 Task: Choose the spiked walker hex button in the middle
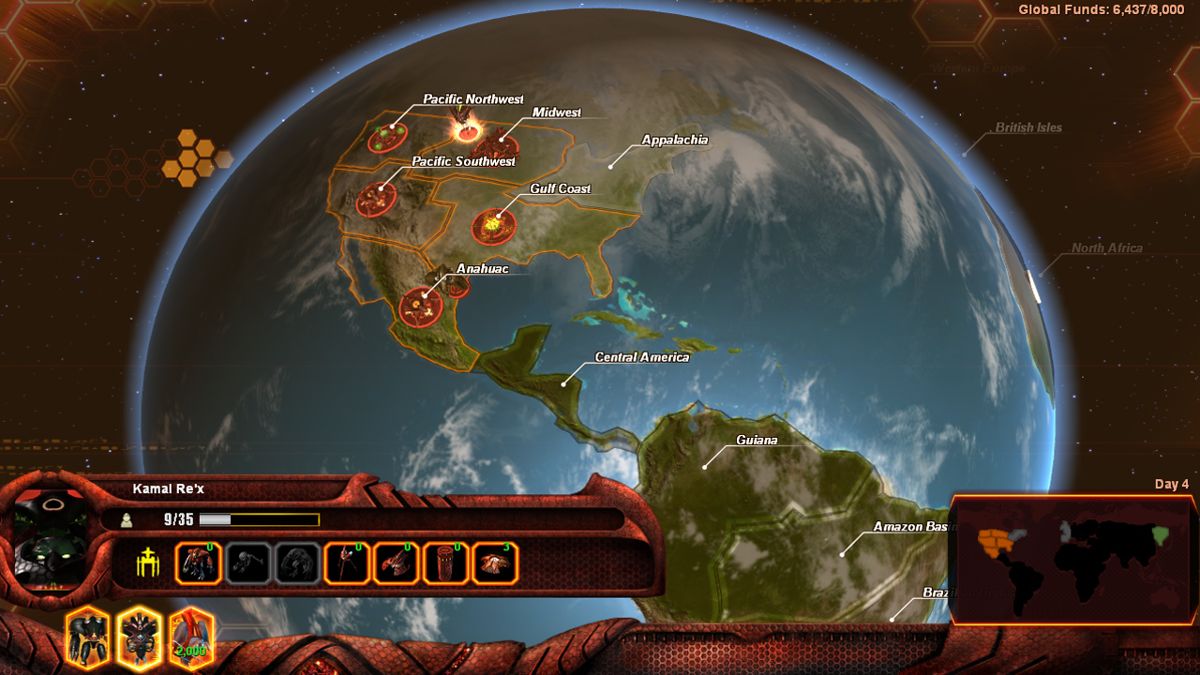[138, 637]
